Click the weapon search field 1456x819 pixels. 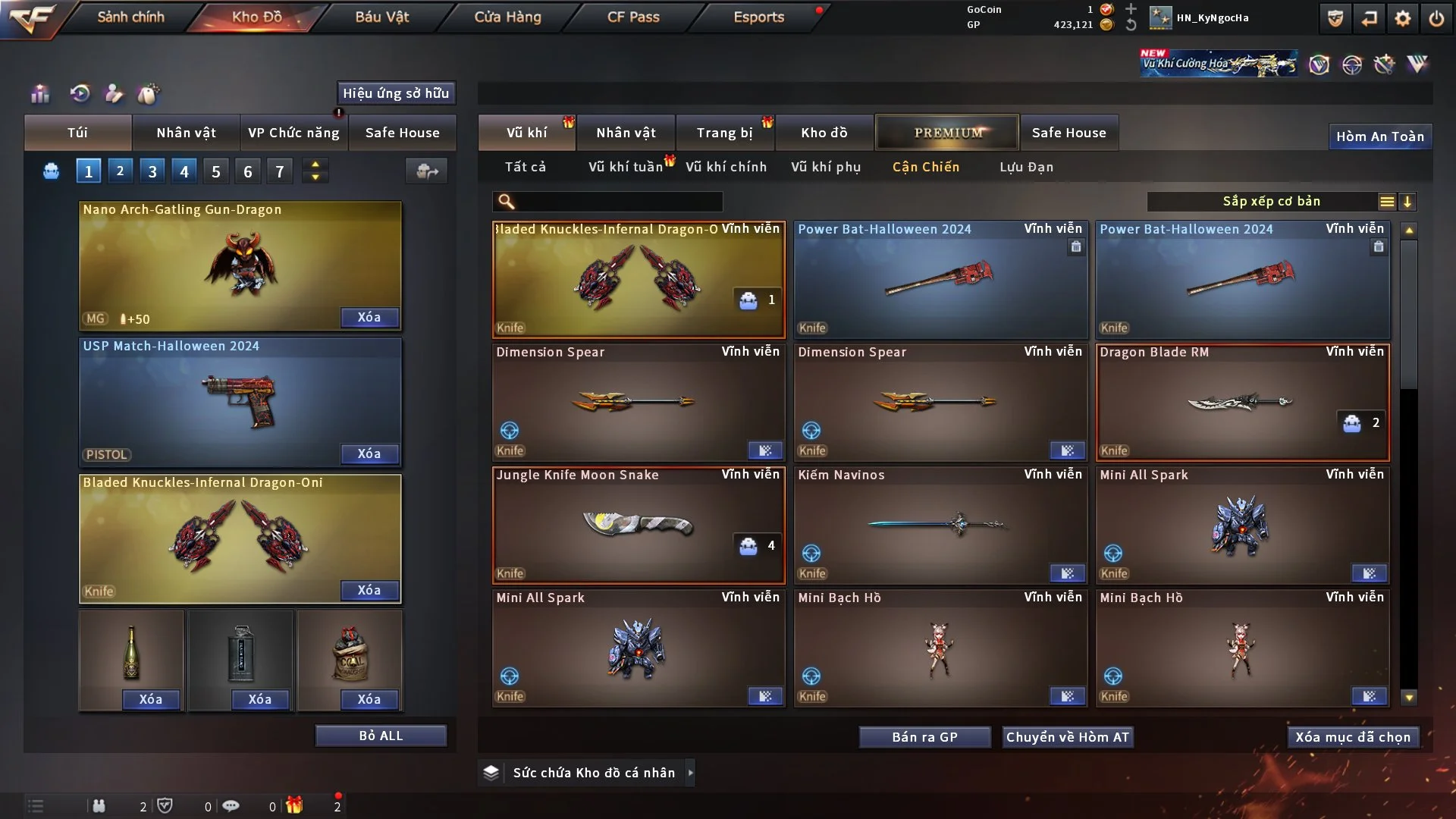(x=618, y=202)
